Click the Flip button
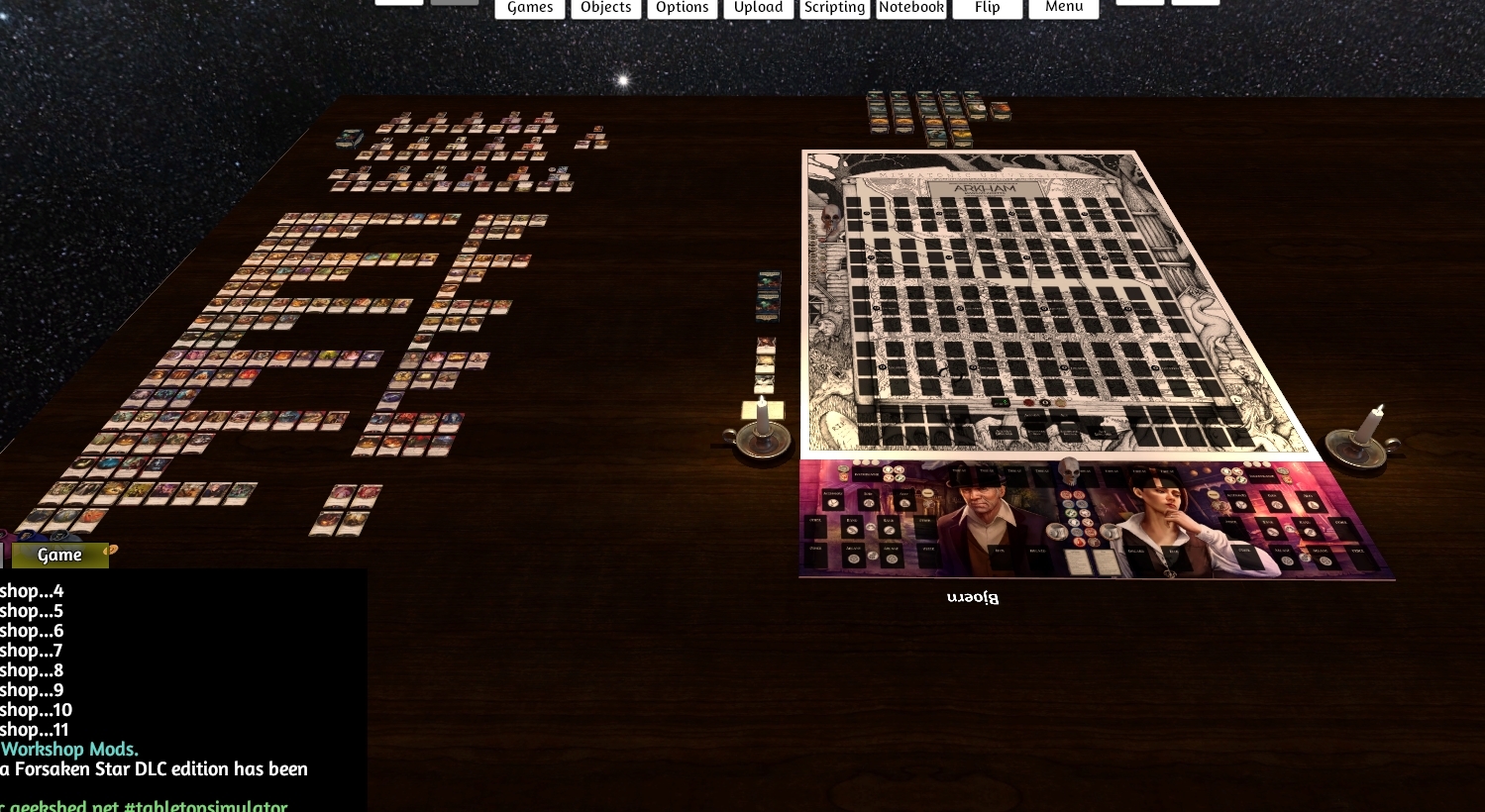Viewport: 1485px width, 812px height. 986,7
